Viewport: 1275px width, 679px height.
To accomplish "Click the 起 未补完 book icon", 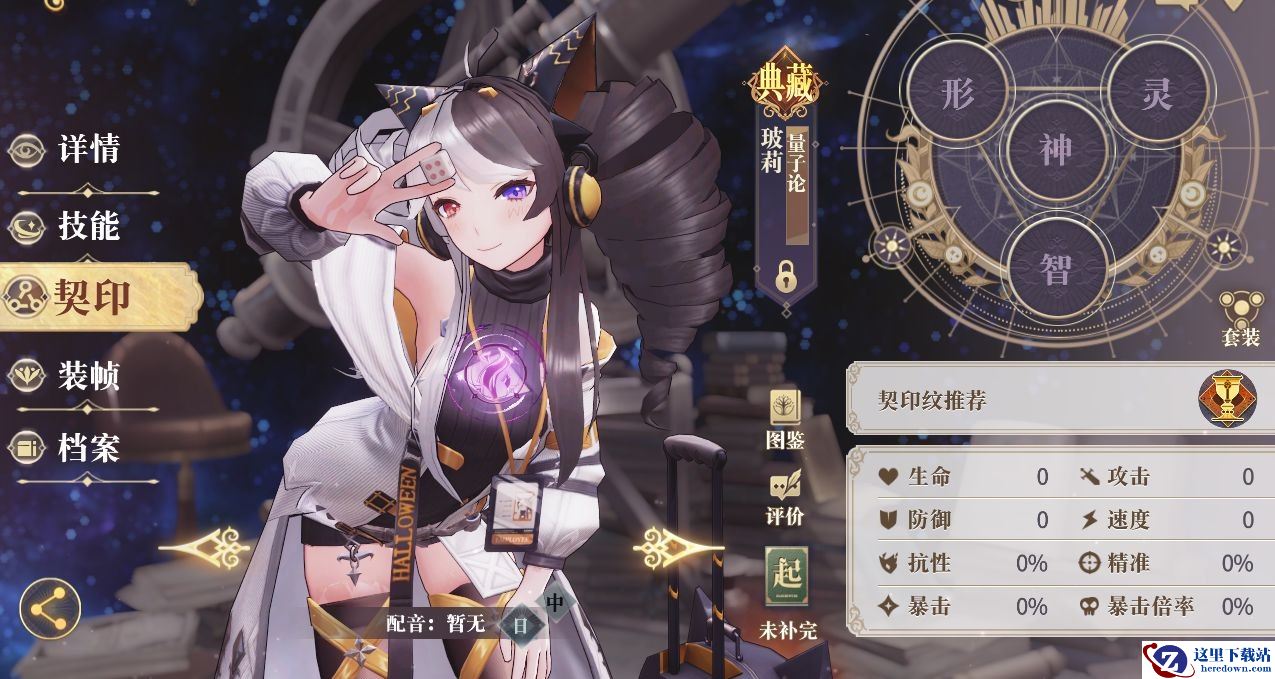I will (x=787, y=579).
